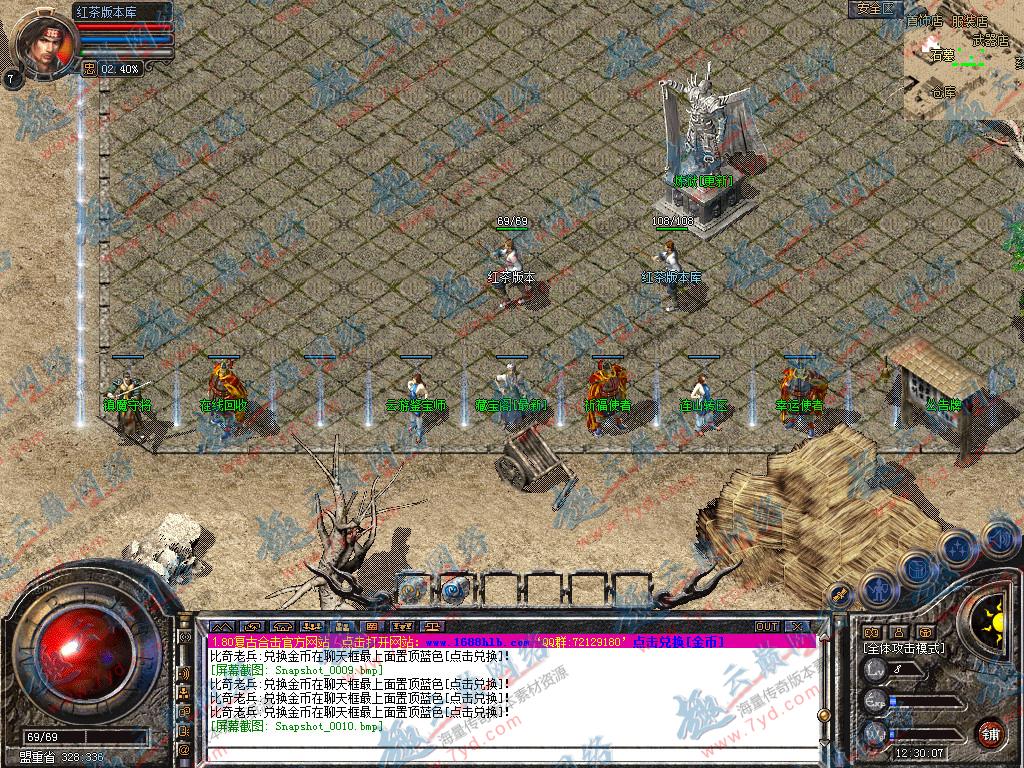Click the OUT button on the chat panel
Viewport: 1024px width, 768px height.
767,626
